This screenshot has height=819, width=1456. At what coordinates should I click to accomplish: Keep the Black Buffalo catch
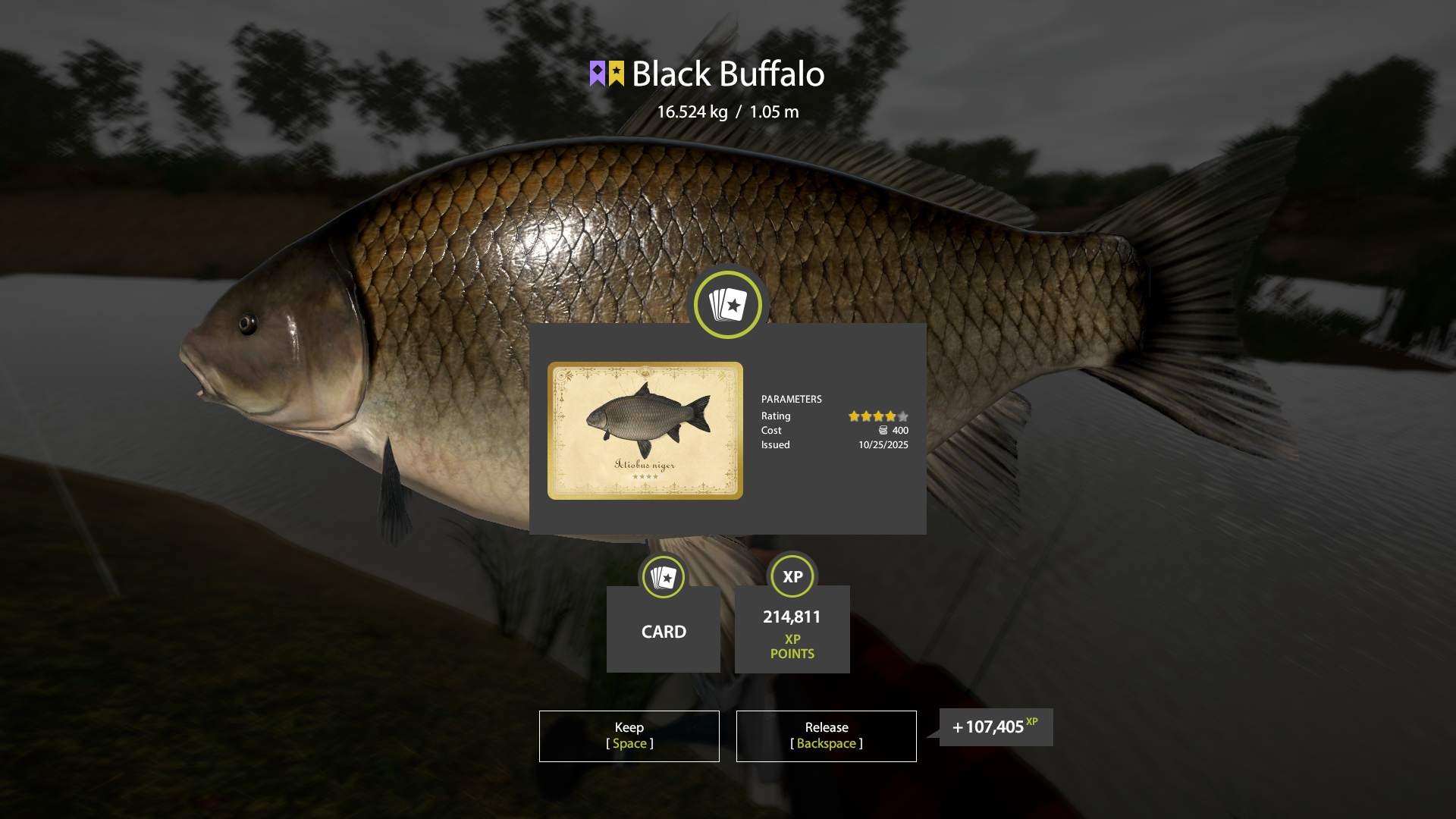pos(629,736)
